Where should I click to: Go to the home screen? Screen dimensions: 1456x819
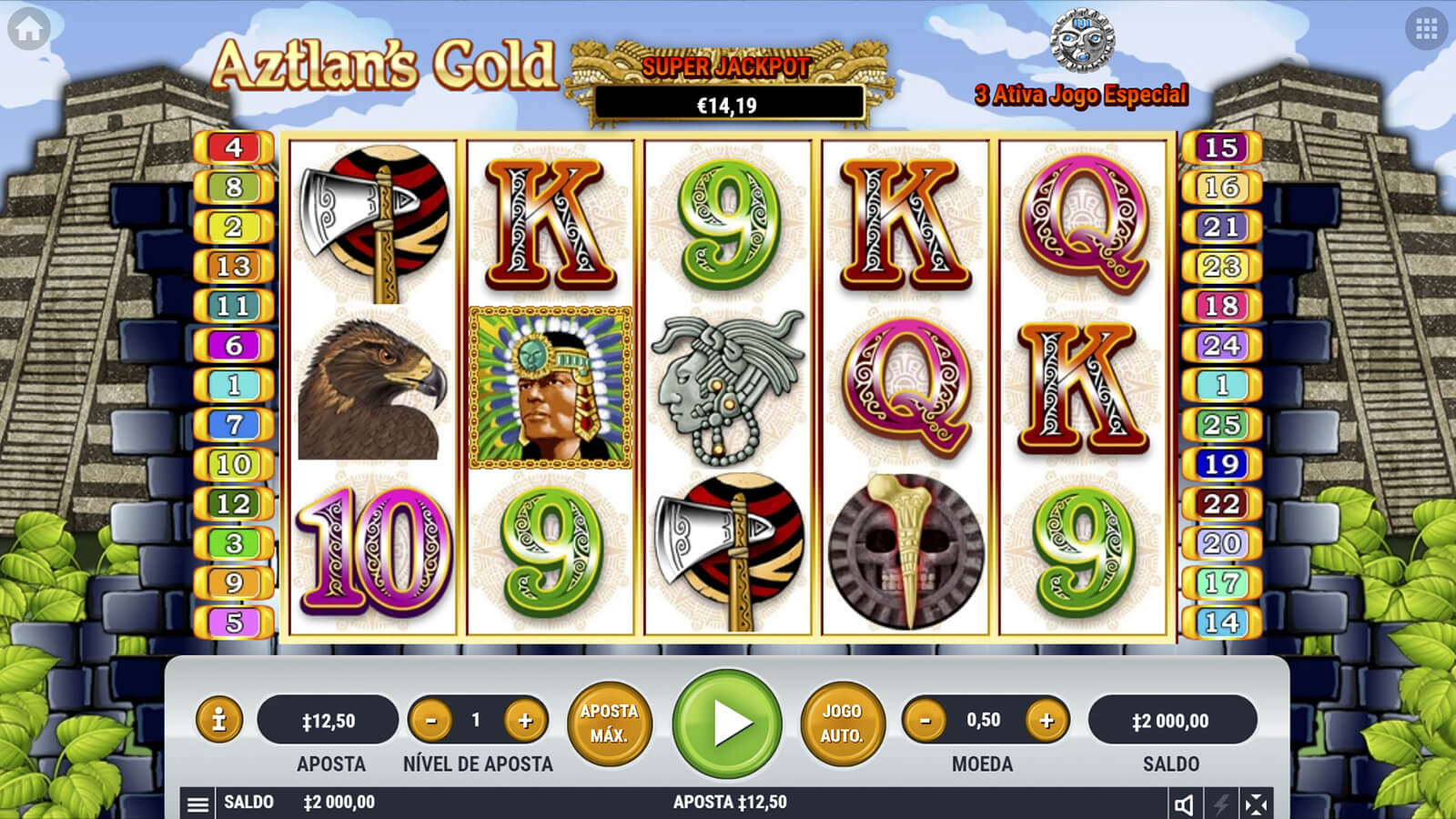click(29, 29)
